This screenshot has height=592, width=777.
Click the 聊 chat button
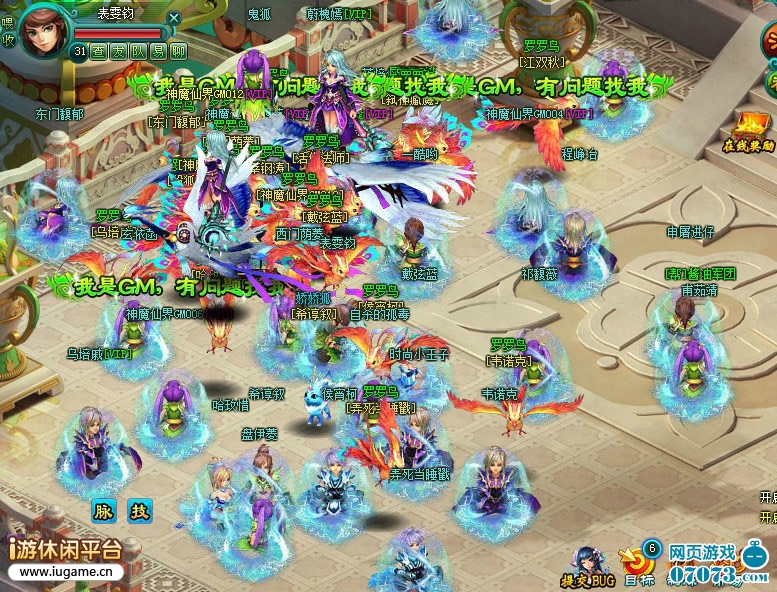179,51
